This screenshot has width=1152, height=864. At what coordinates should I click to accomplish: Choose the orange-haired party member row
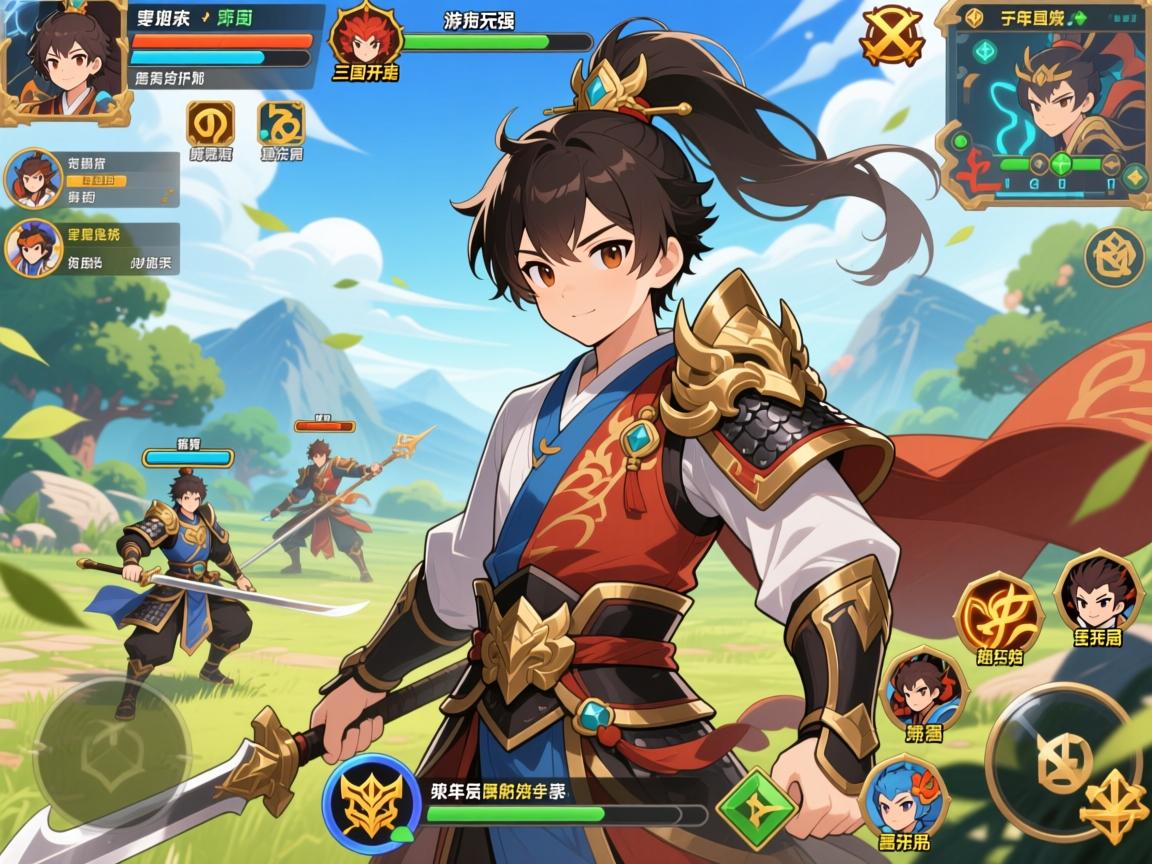pos(34,248)
